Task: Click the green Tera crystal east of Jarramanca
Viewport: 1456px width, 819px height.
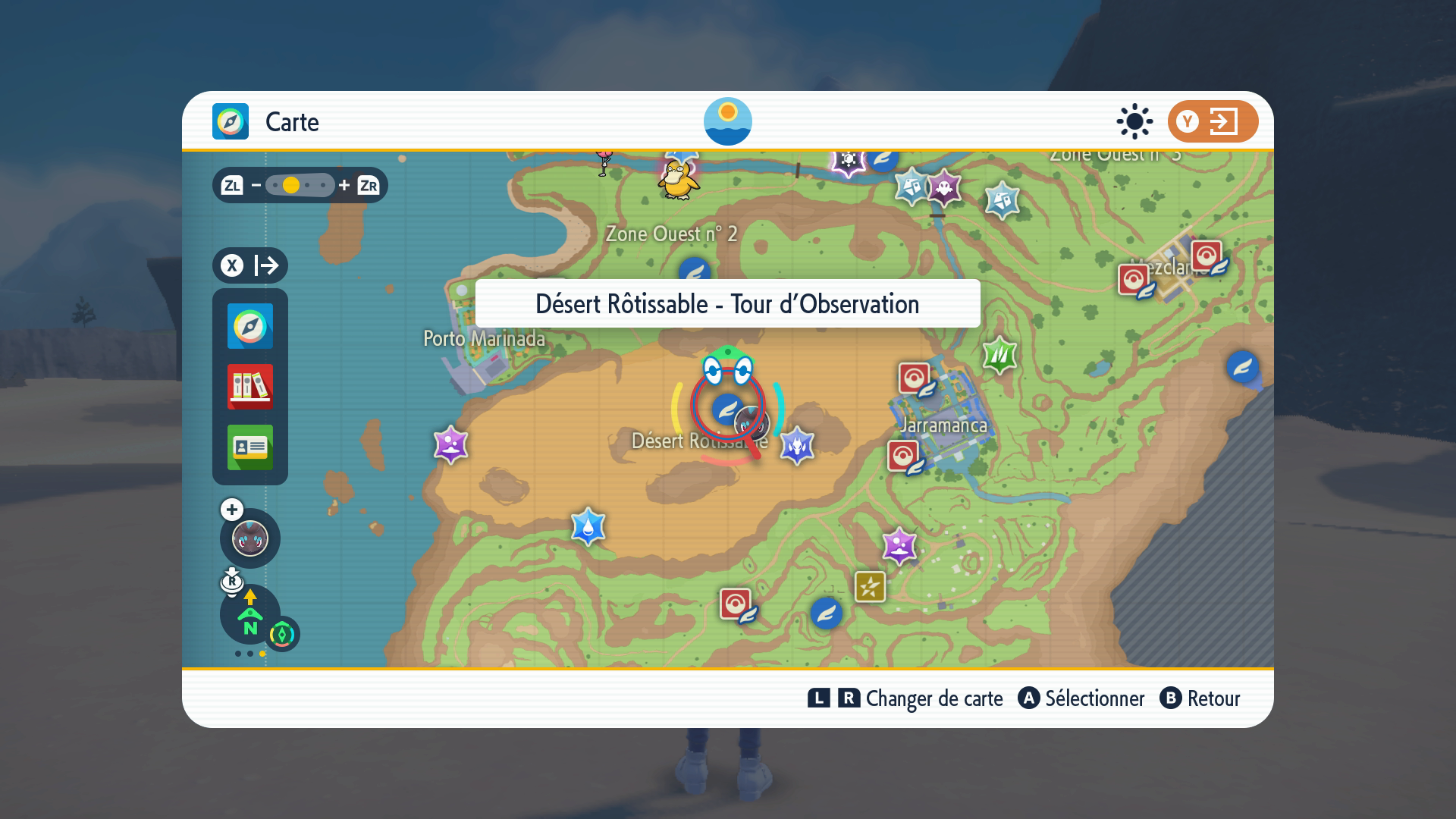Action: tap(999, 356)
